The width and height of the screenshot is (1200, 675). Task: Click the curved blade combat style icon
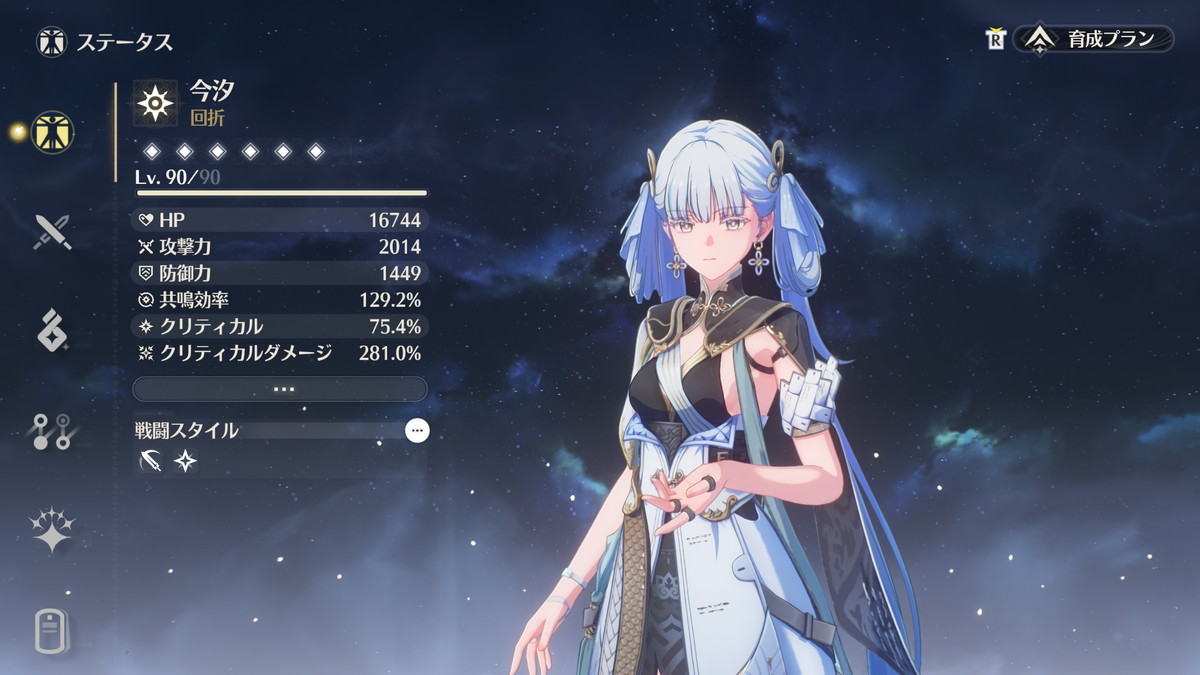[152, 461]
